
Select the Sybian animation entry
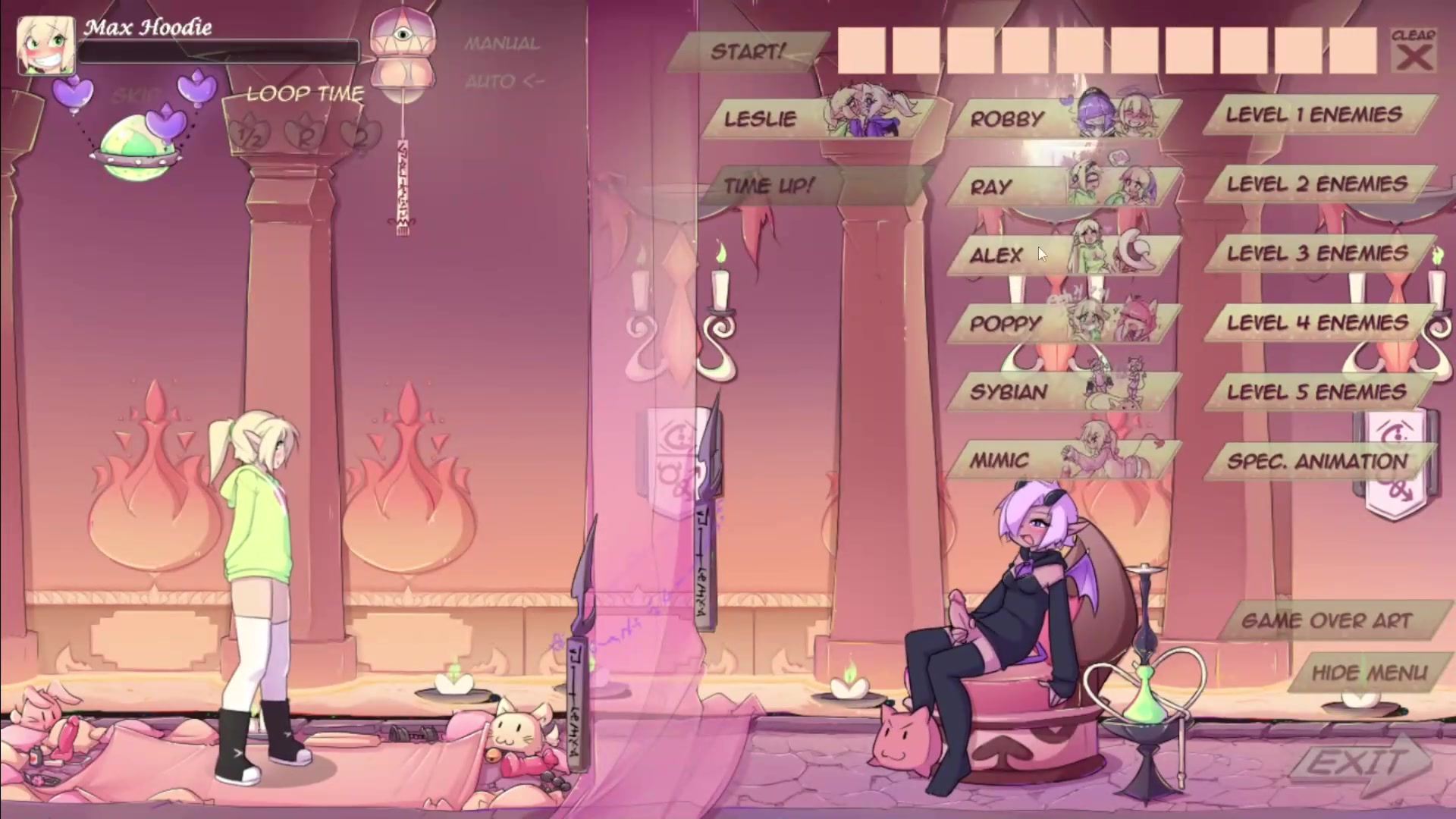coord(1062,391)
